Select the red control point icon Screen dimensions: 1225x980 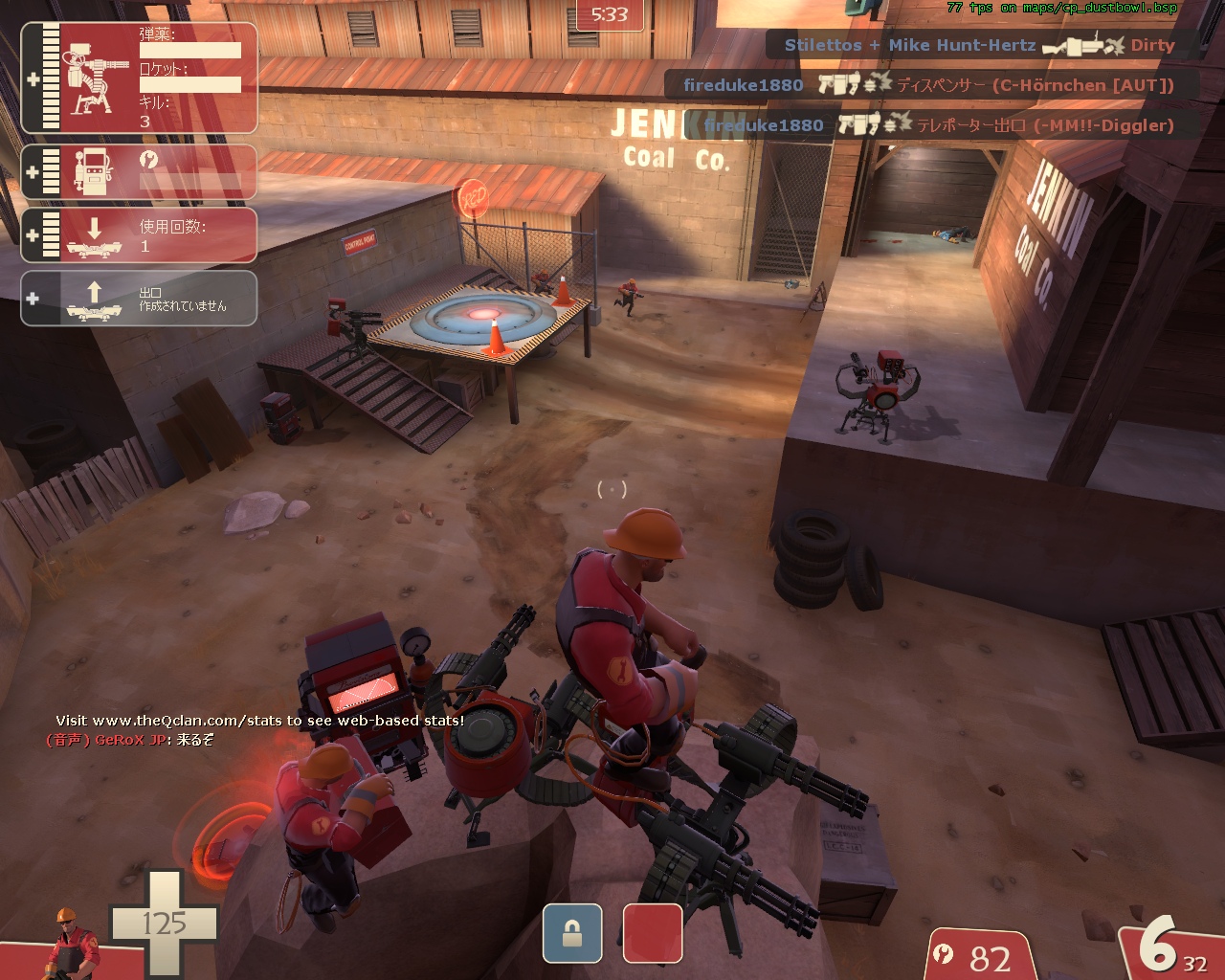653,933
